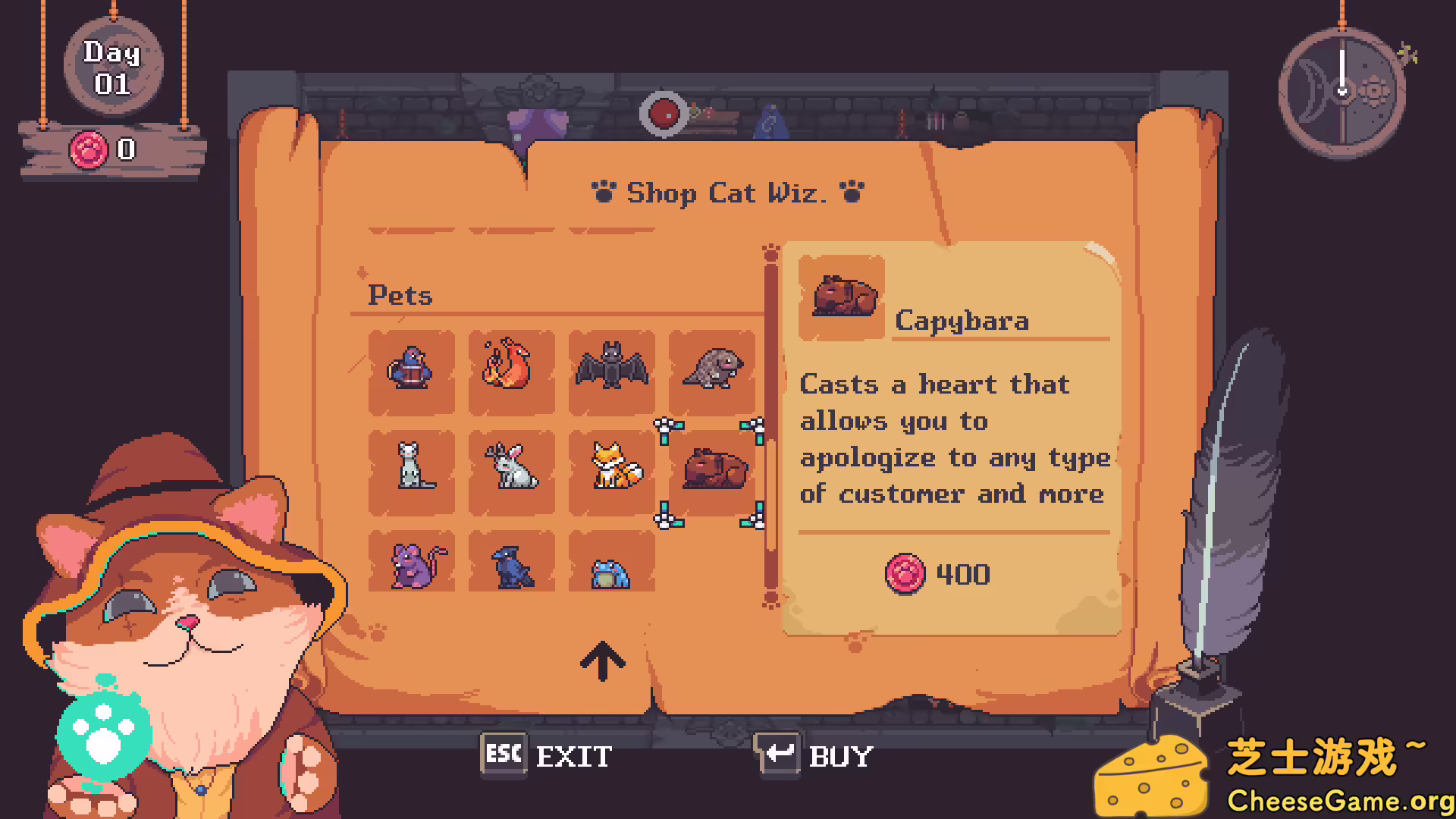Screen dimensions: 1456x819
Task: Select the bat pet icon
Action: coord(612,372)
